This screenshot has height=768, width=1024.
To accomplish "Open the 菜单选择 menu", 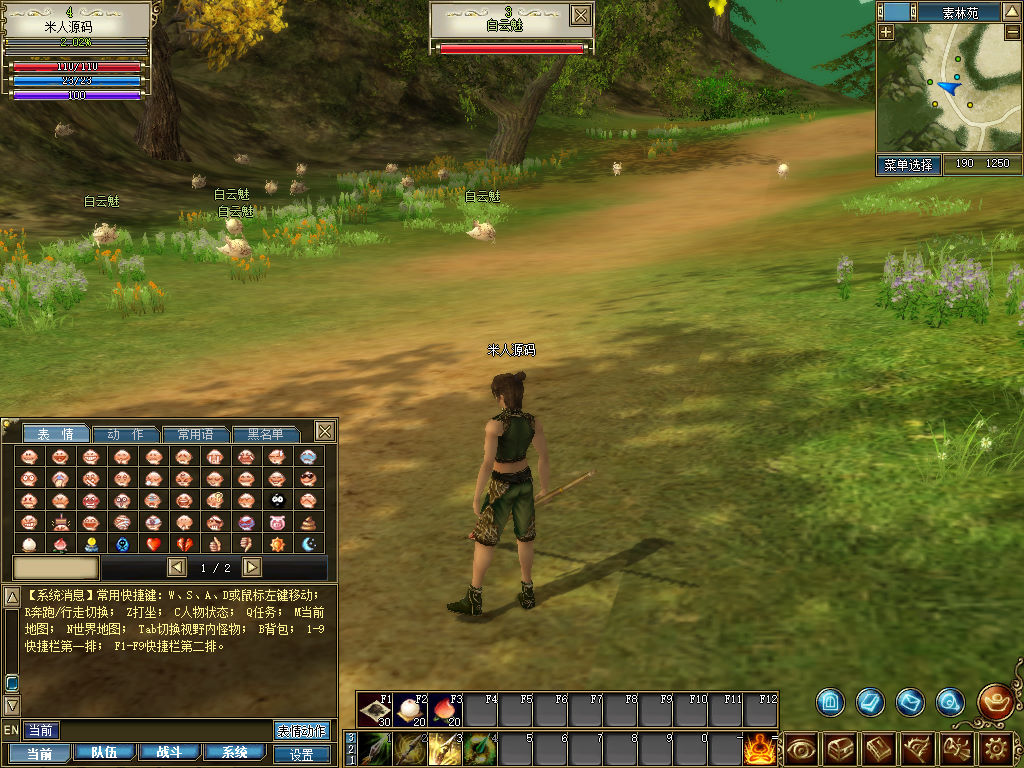I will [909, 164].
